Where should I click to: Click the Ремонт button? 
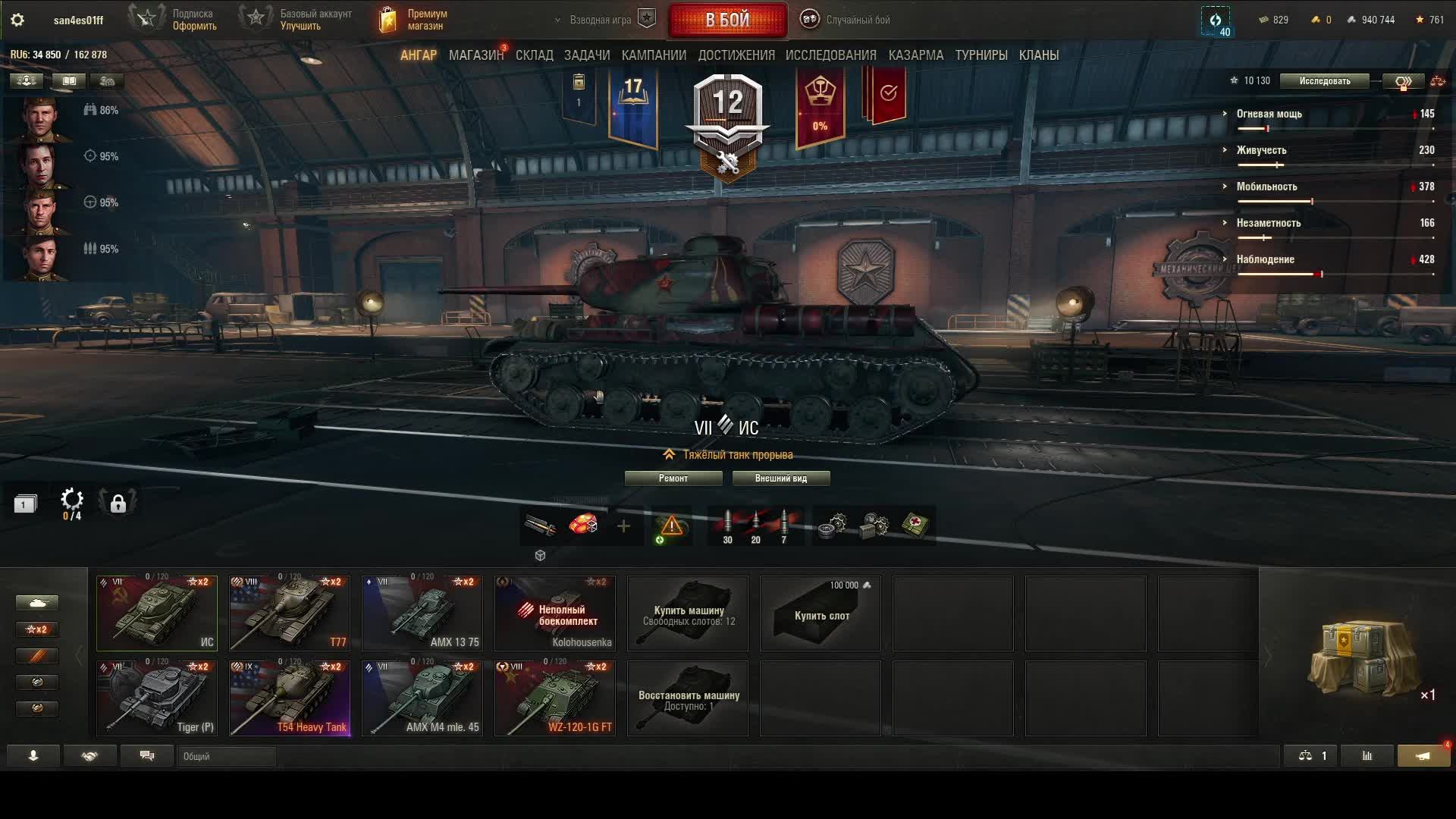pos(673,479)
